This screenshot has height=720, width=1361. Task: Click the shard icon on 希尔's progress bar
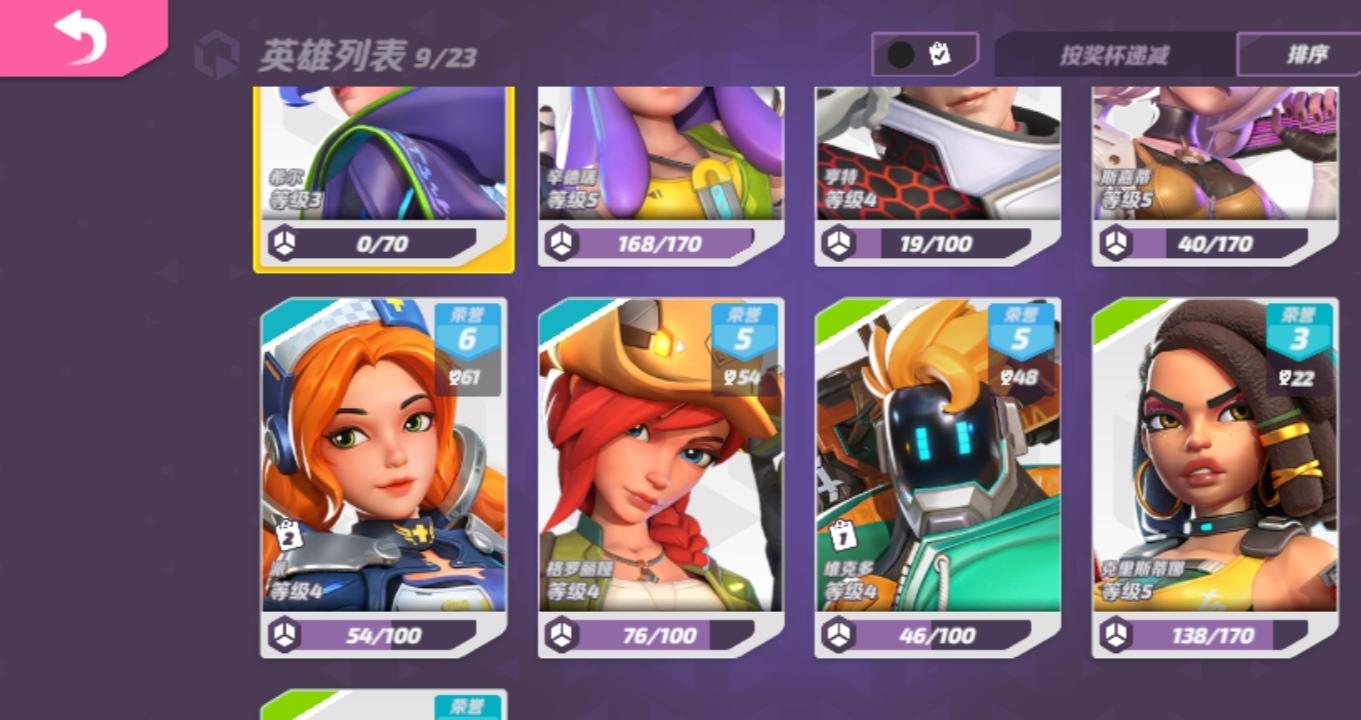tap(284, 240)
